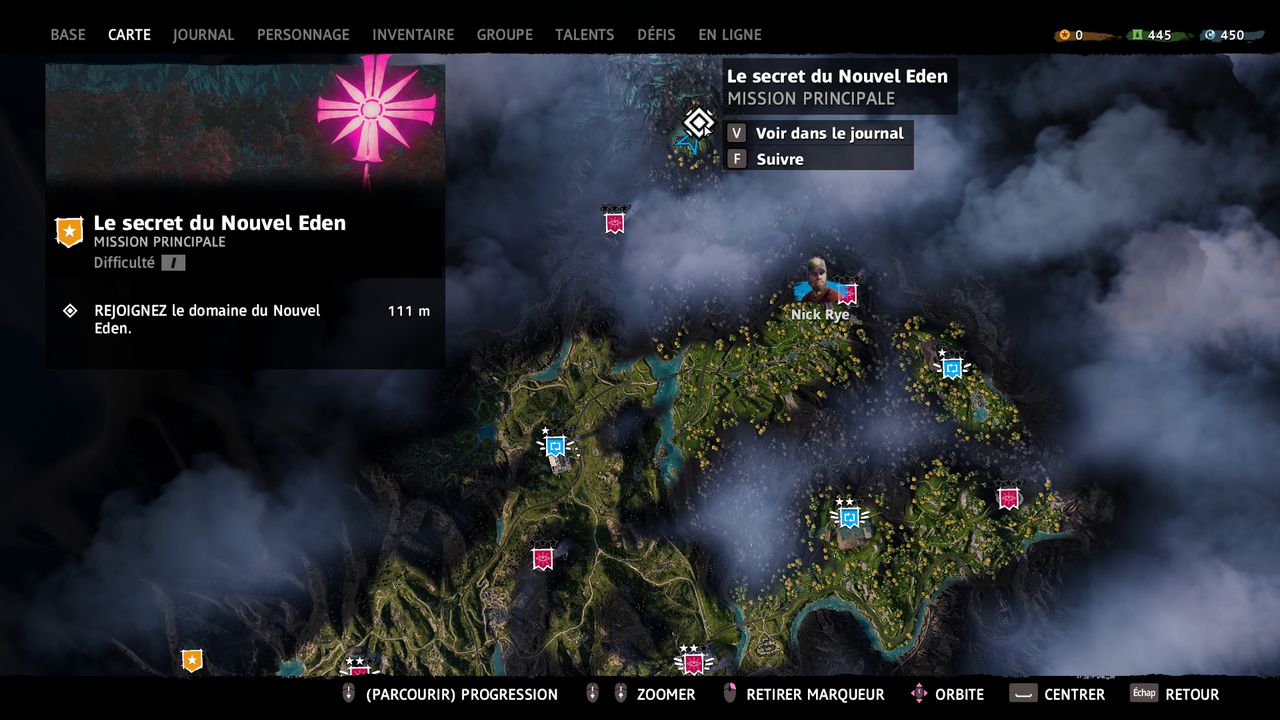The width and height of the screenshot is (1280, 720).
Task: Activate the CENTRER map control
Action: click(1058, 694)
